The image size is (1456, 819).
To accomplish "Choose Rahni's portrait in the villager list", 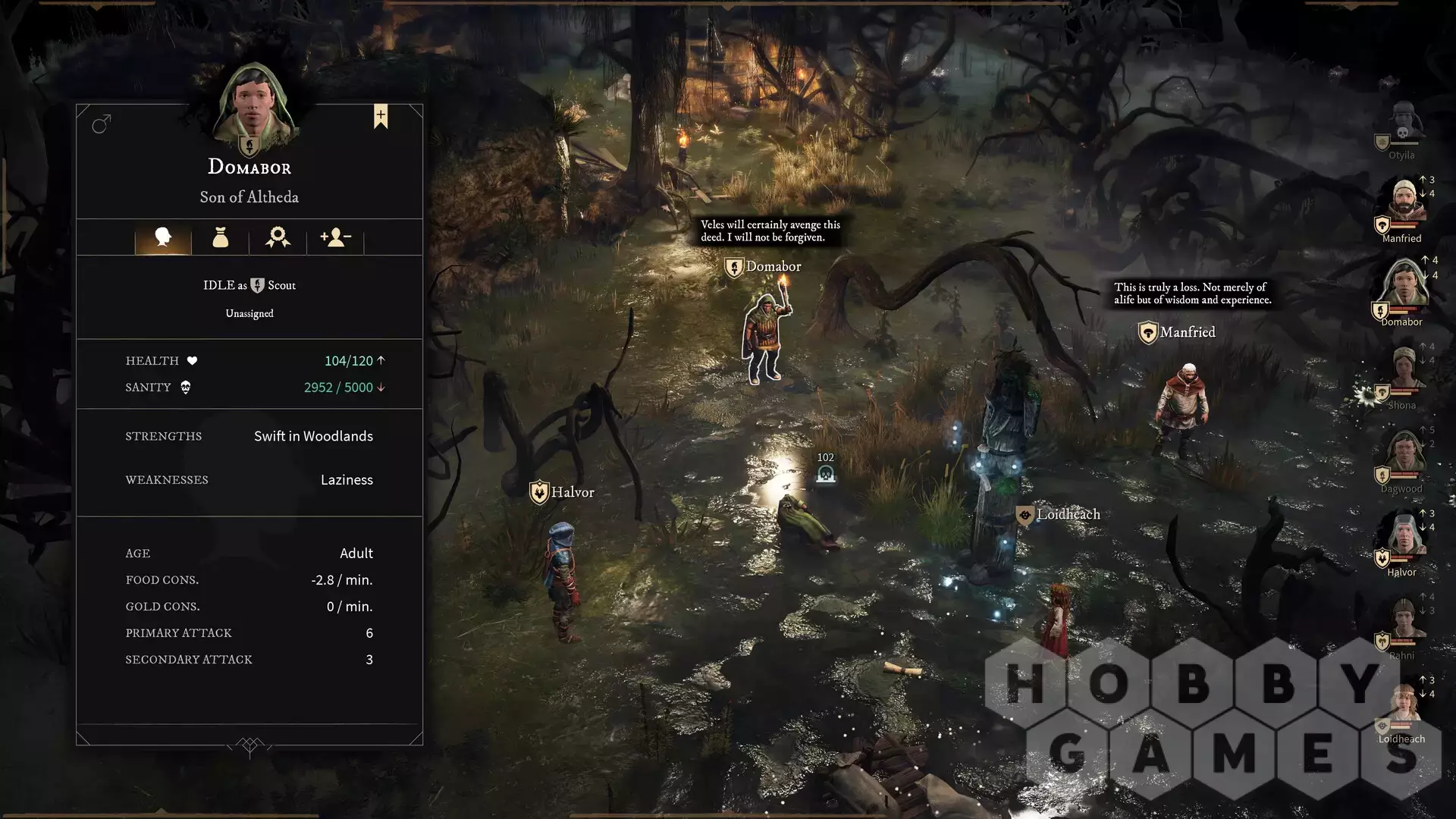I will [x=1404, y=620].
